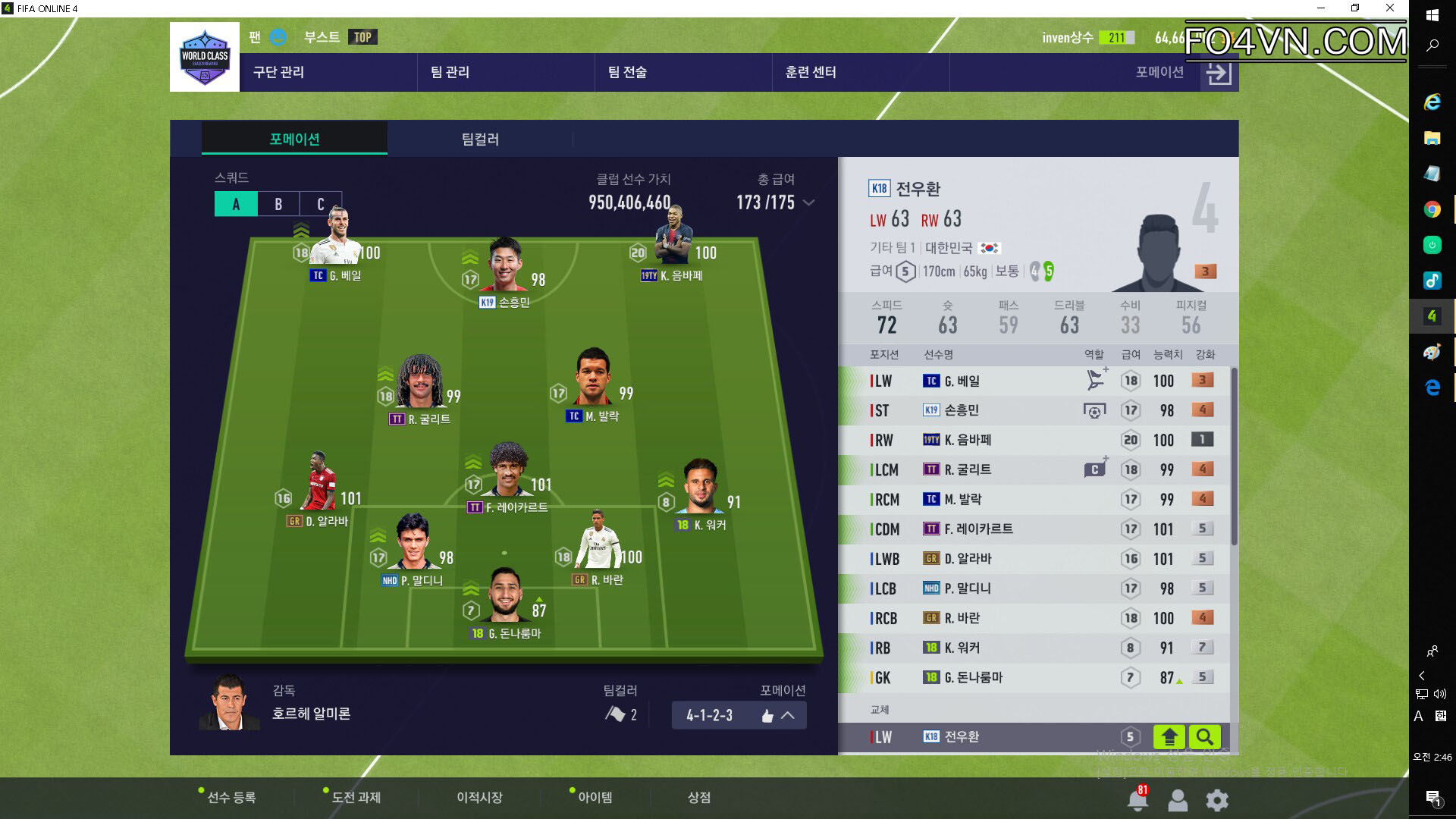The height and width of the screenshot is (819, 1456).
Task: Open the gear settings icon
Action: (x=1217, y=799)
